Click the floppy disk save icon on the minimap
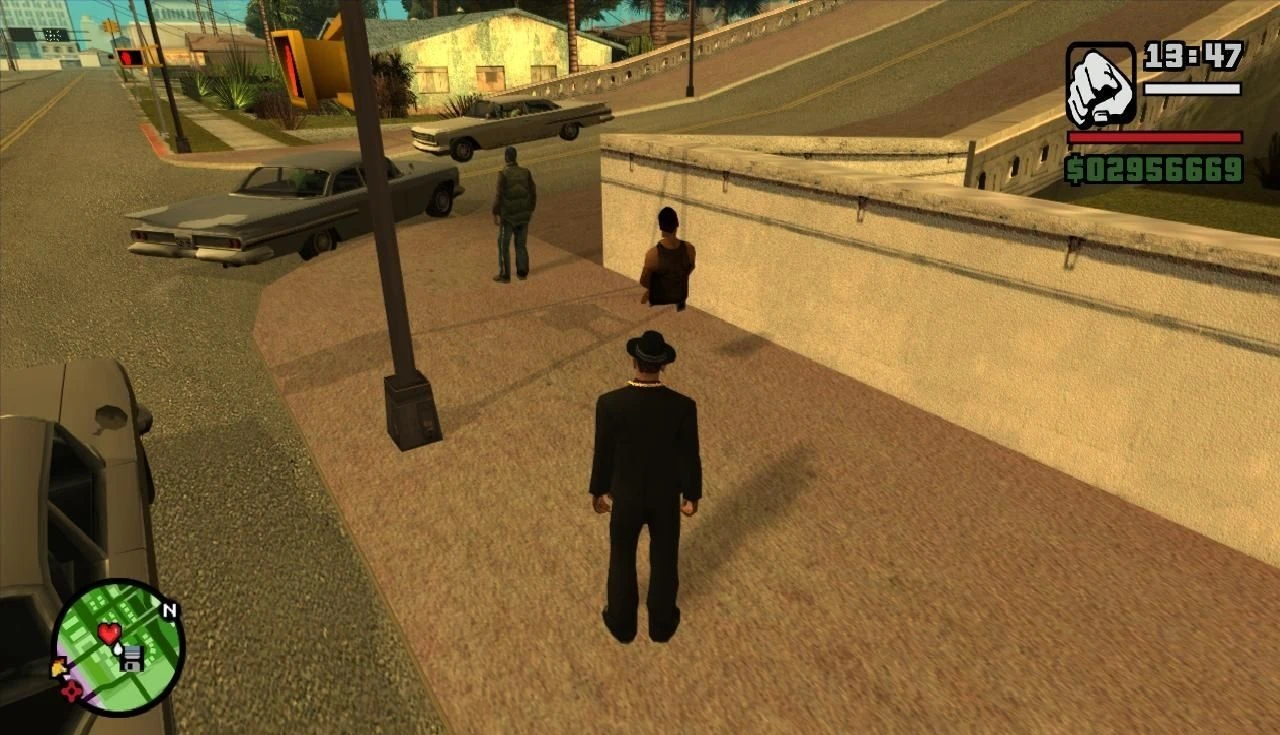This screenshot has width=1280, height=735. [x=132, y=659]
